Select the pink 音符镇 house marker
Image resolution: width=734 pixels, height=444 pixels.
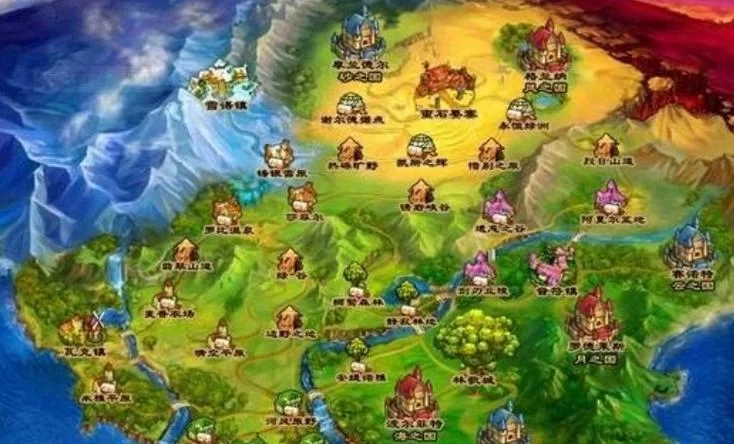pos(550,267)
